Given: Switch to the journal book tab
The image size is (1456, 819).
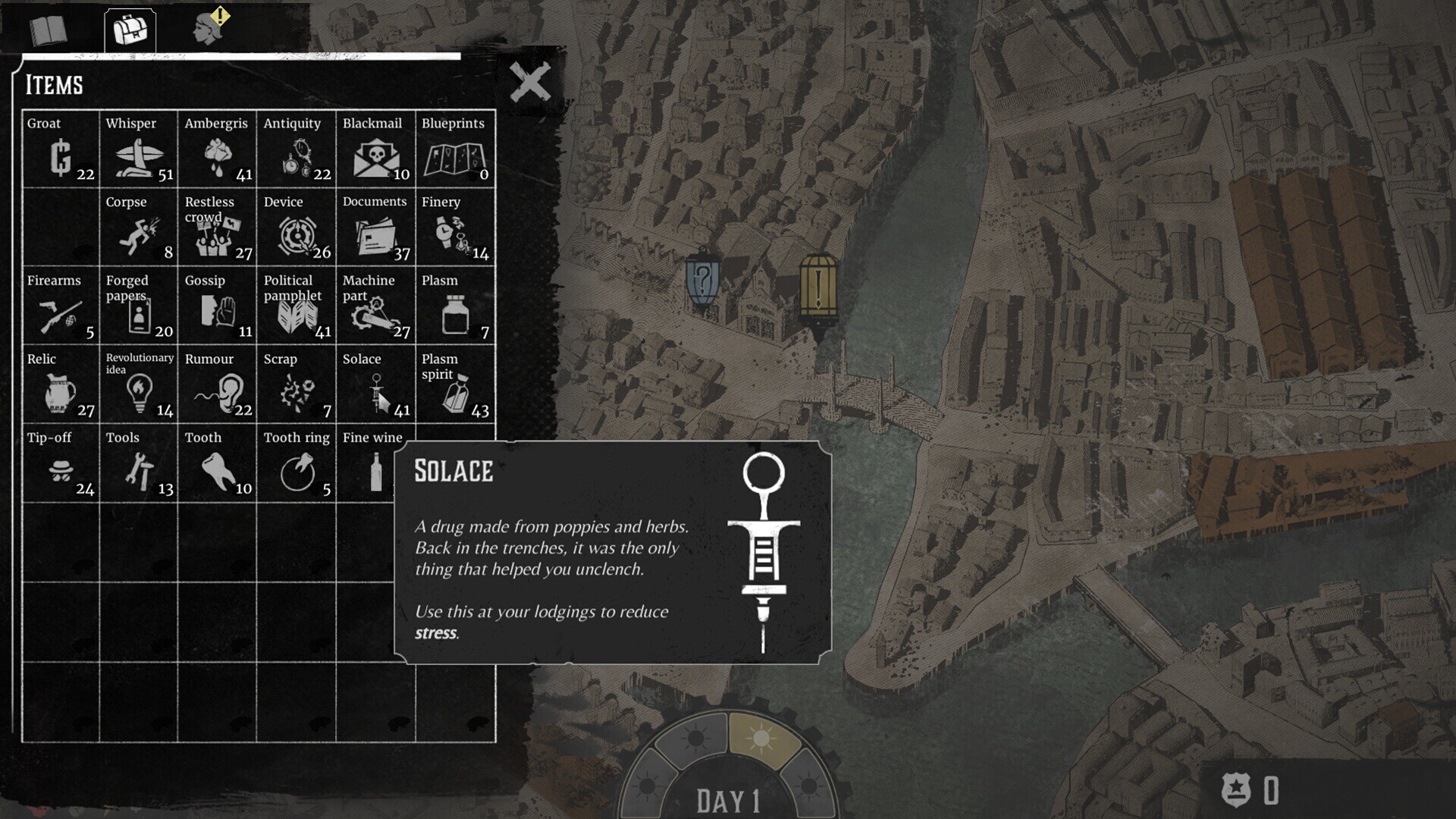Looking at the screenshot, I should (x=49, y=31).
